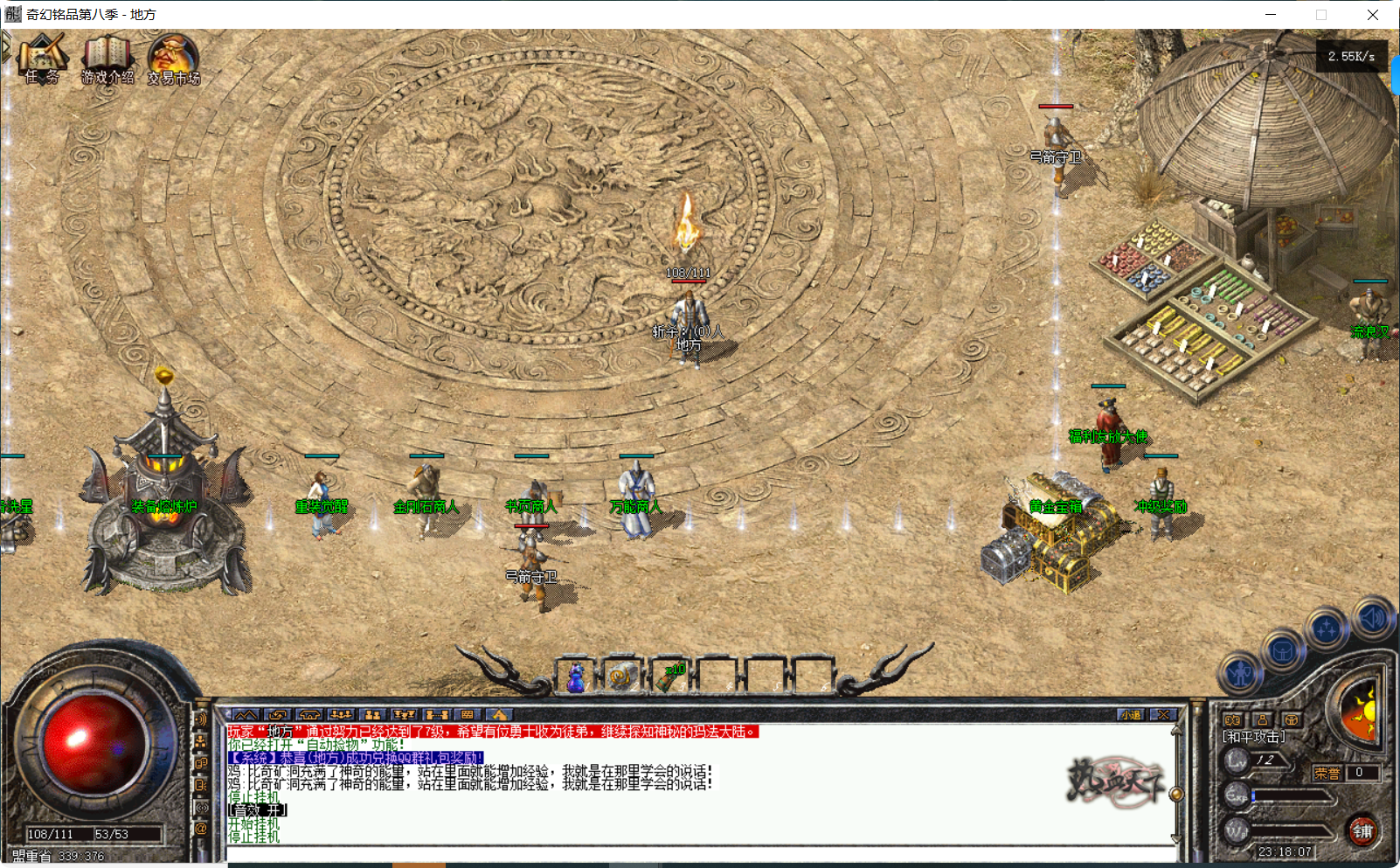Click the speaker sound button above the character panel
Viewport: 1400px width, 868px height.
[x=1370, y=619]
